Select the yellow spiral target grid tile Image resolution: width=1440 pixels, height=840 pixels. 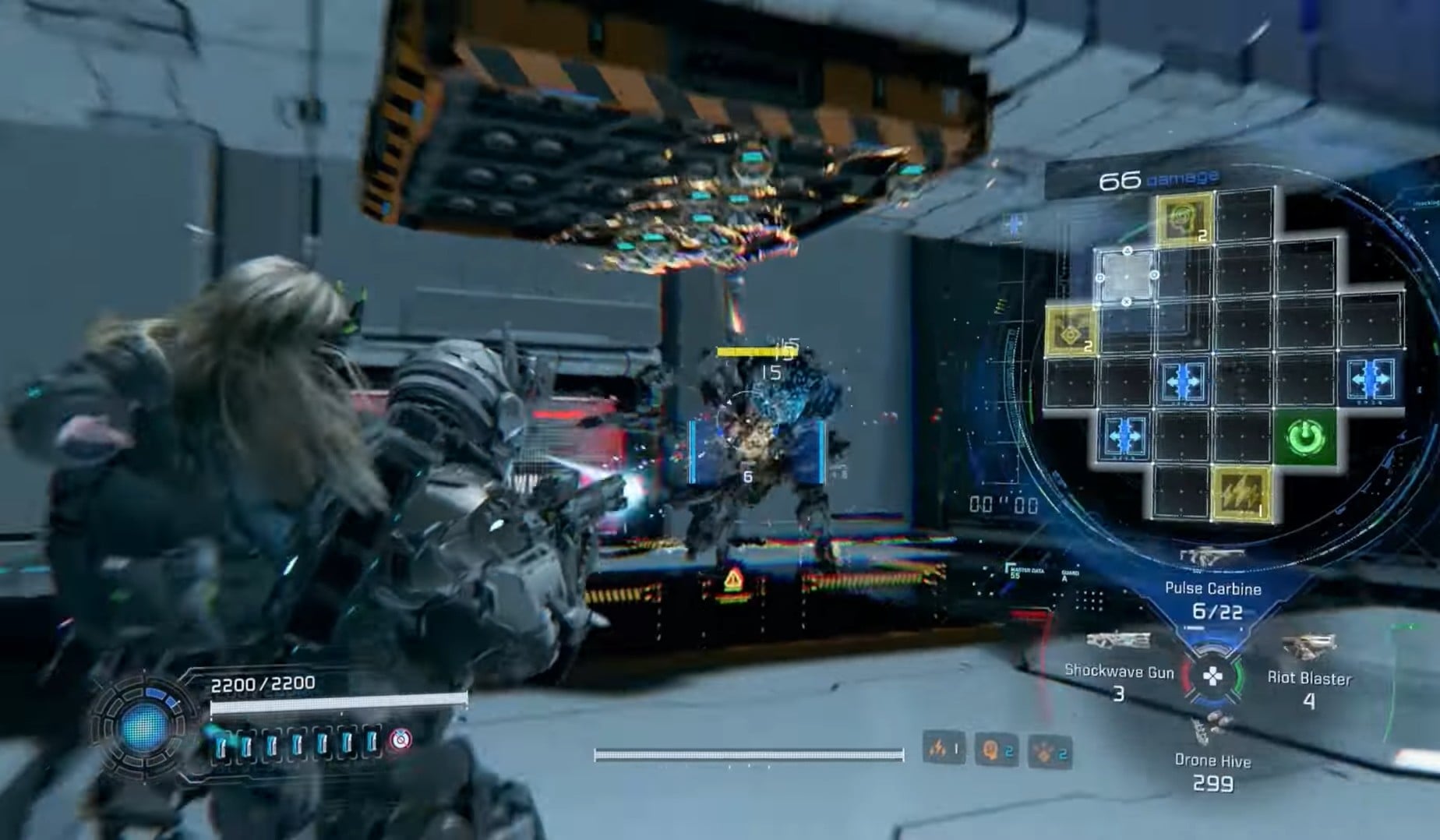(x=1184, y=217)
